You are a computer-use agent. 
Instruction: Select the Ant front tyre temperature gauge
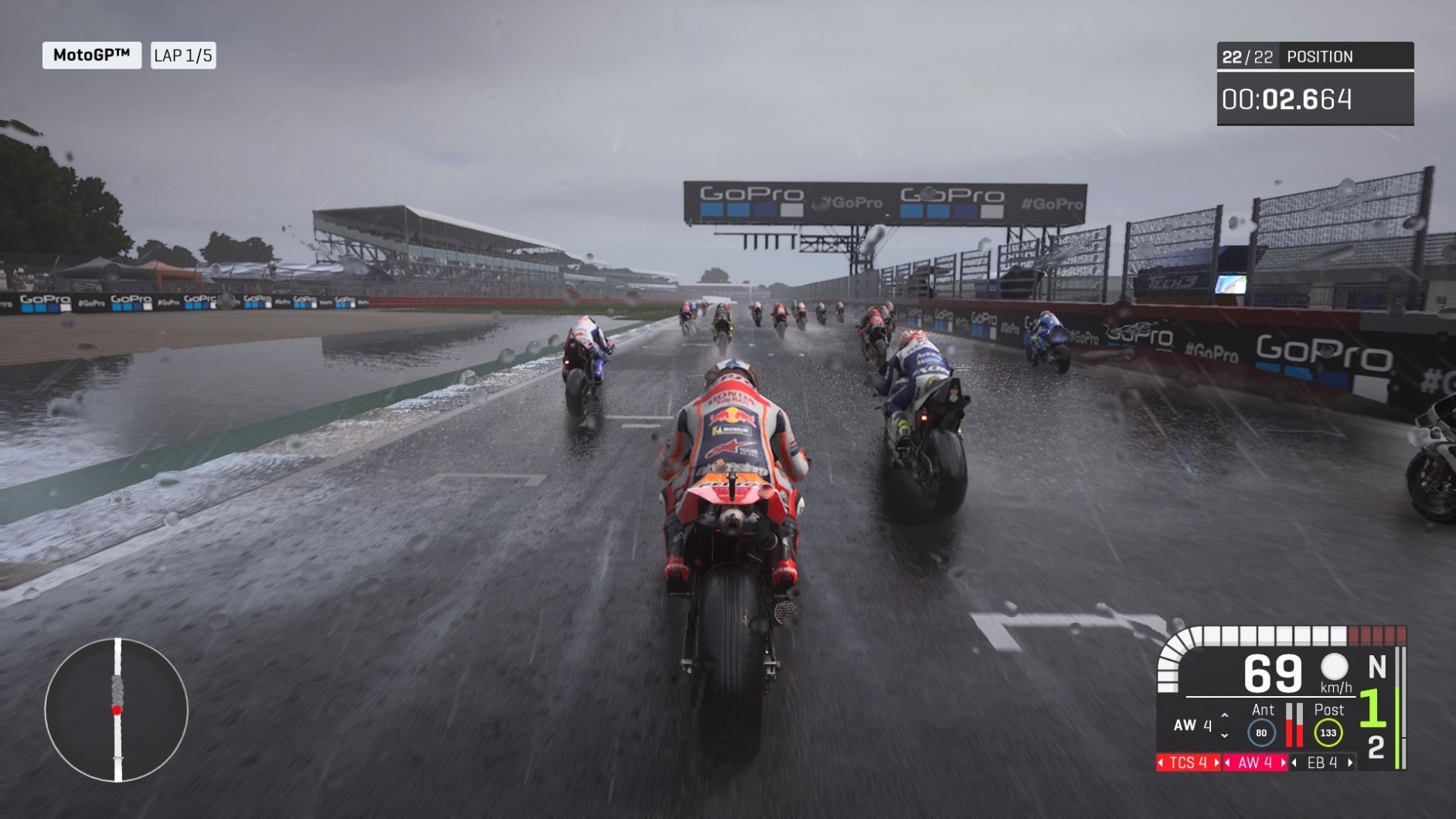click(1261, 731)
